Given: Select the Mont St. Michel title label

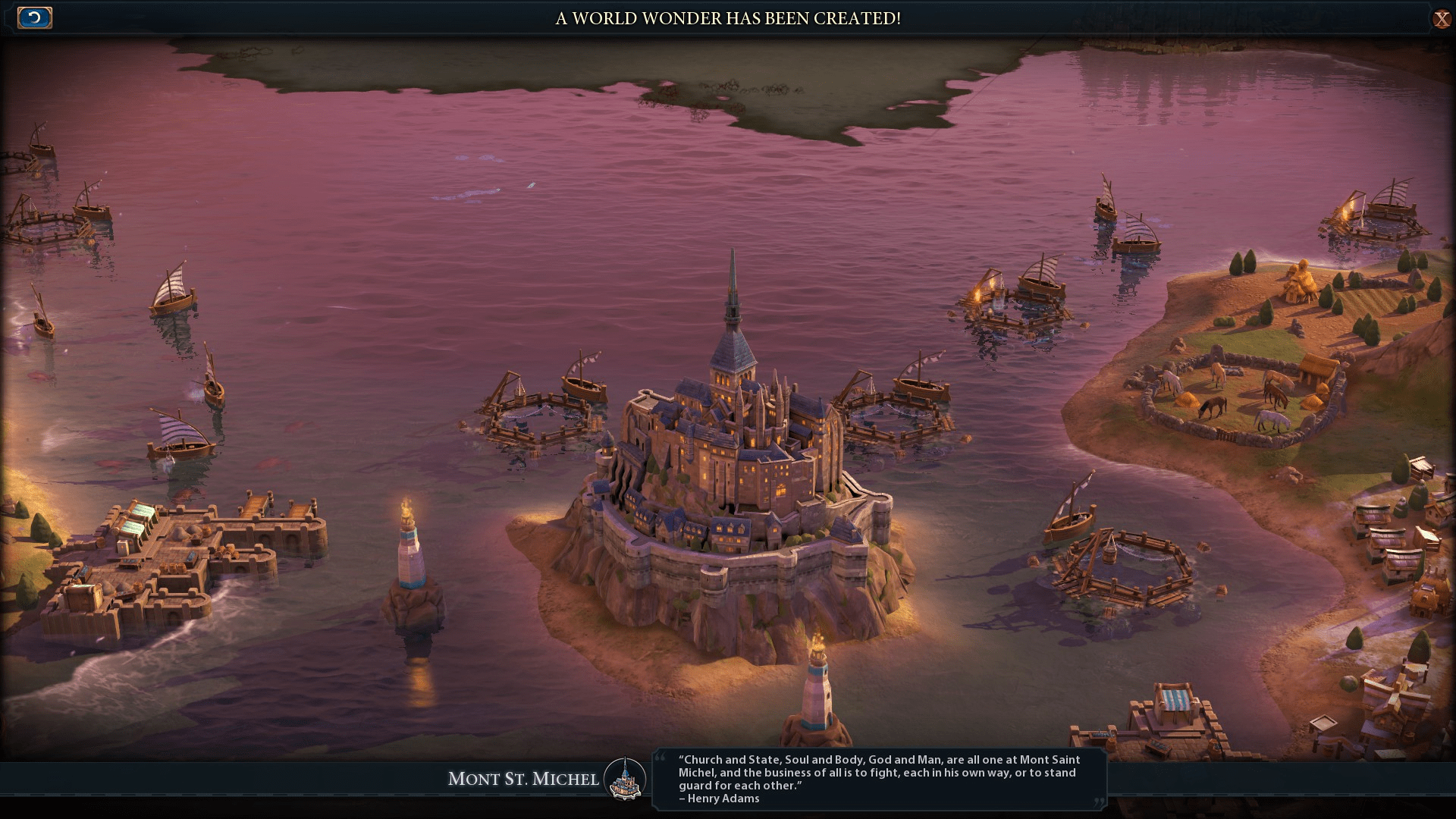Looking at the screenshot, I should pos(523,779).
